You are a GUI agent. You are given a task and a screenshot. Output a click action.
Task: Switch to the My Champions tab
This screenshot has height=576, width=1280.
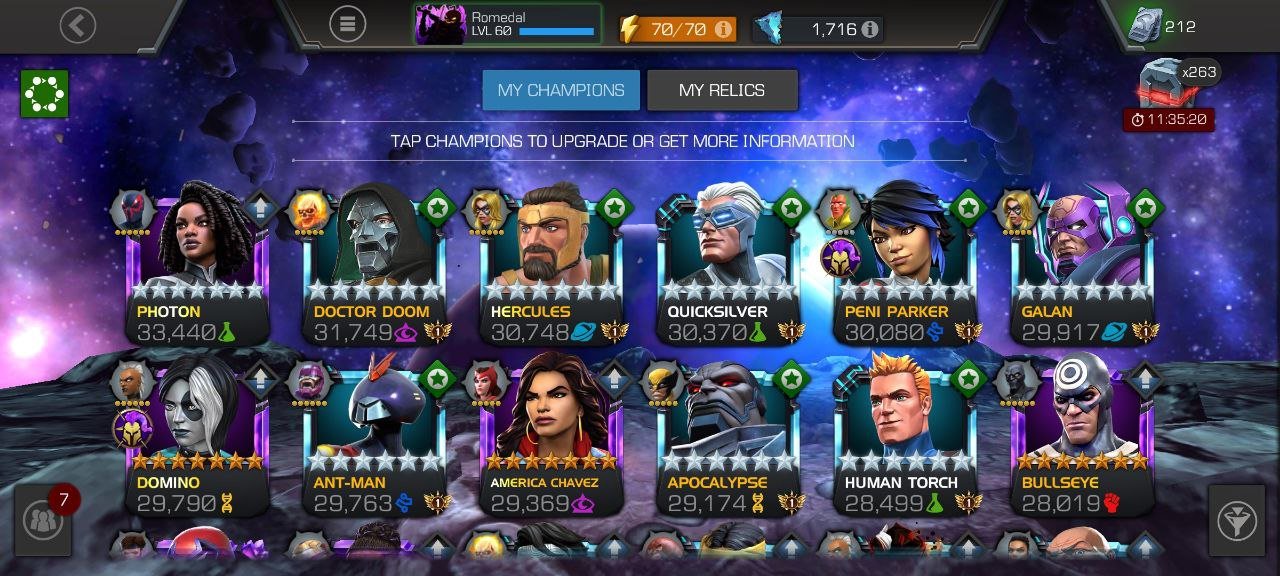(561, 90)
